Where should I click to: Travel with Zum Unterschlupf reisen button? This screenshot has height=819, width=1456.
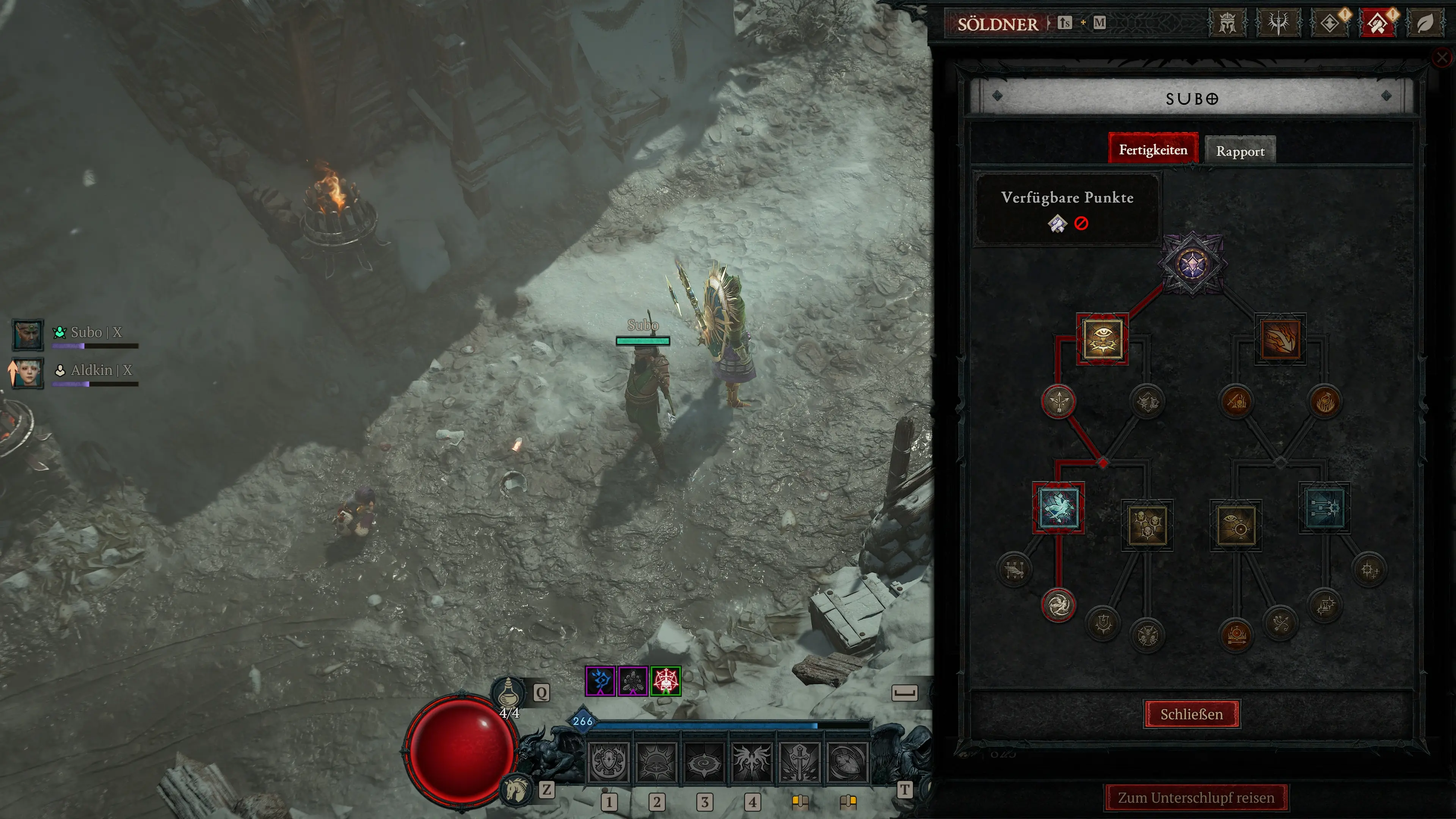point(1196,797)
